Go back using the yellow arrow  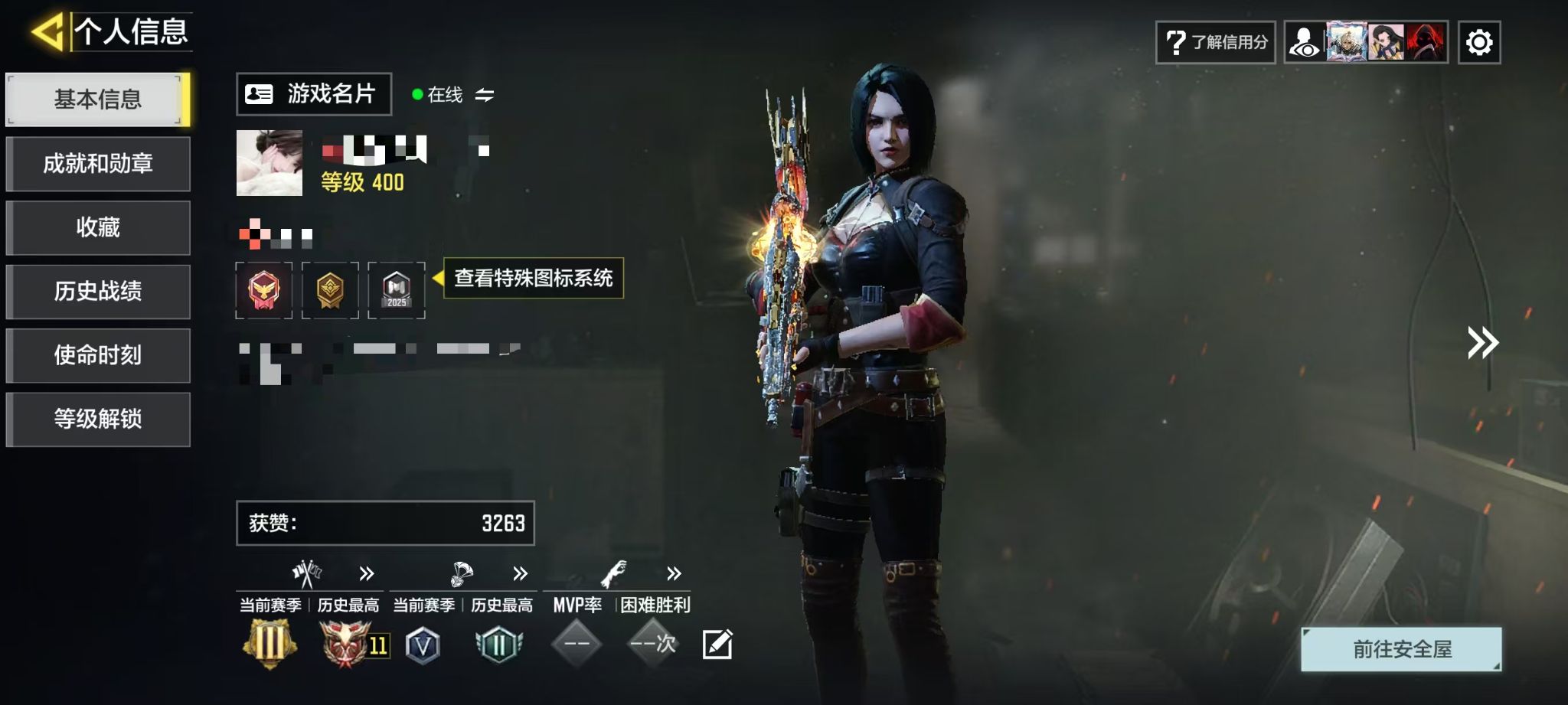47,32
